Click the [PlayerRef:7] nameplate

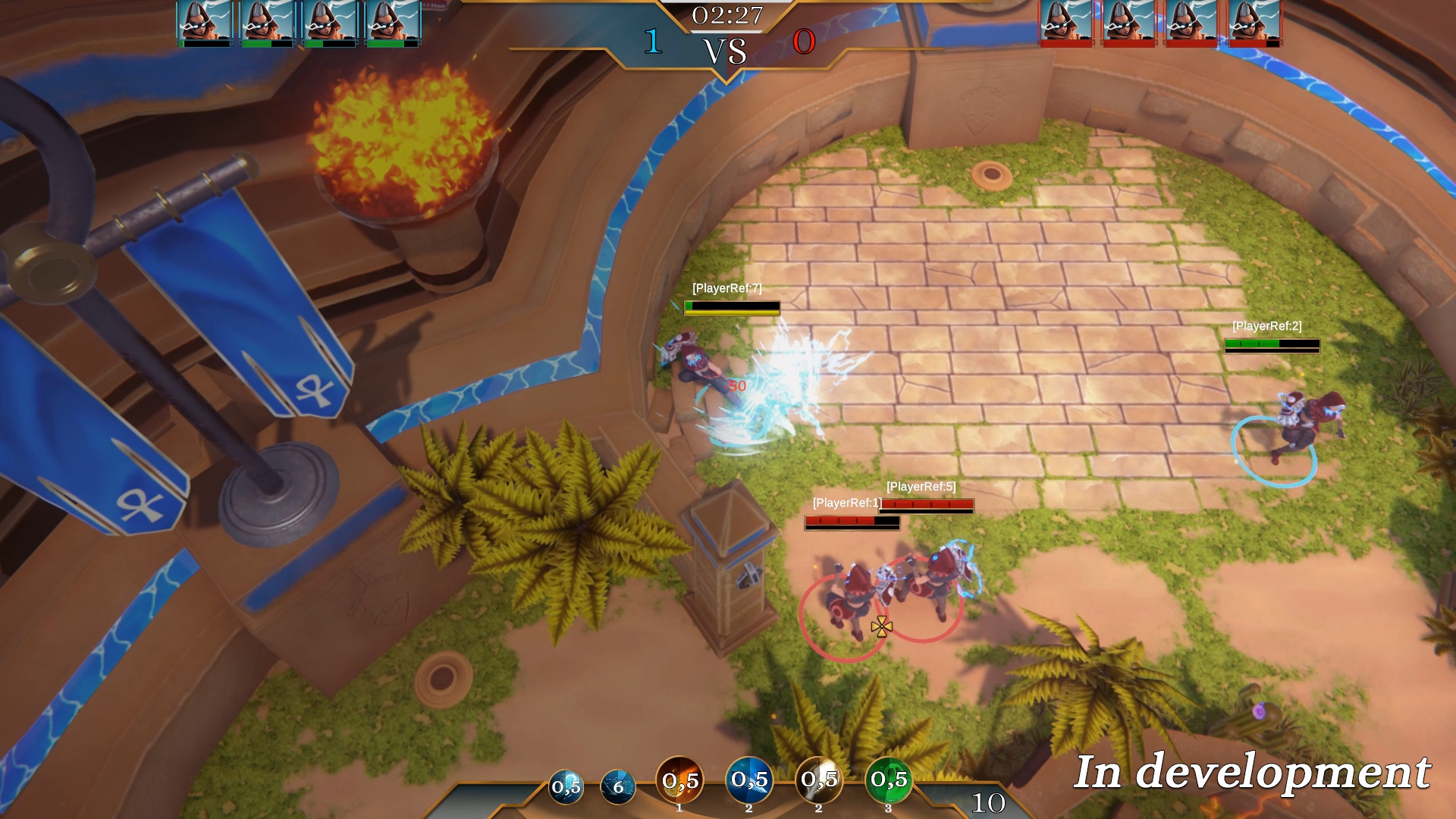pyautogui.click(x=726, y=289)
